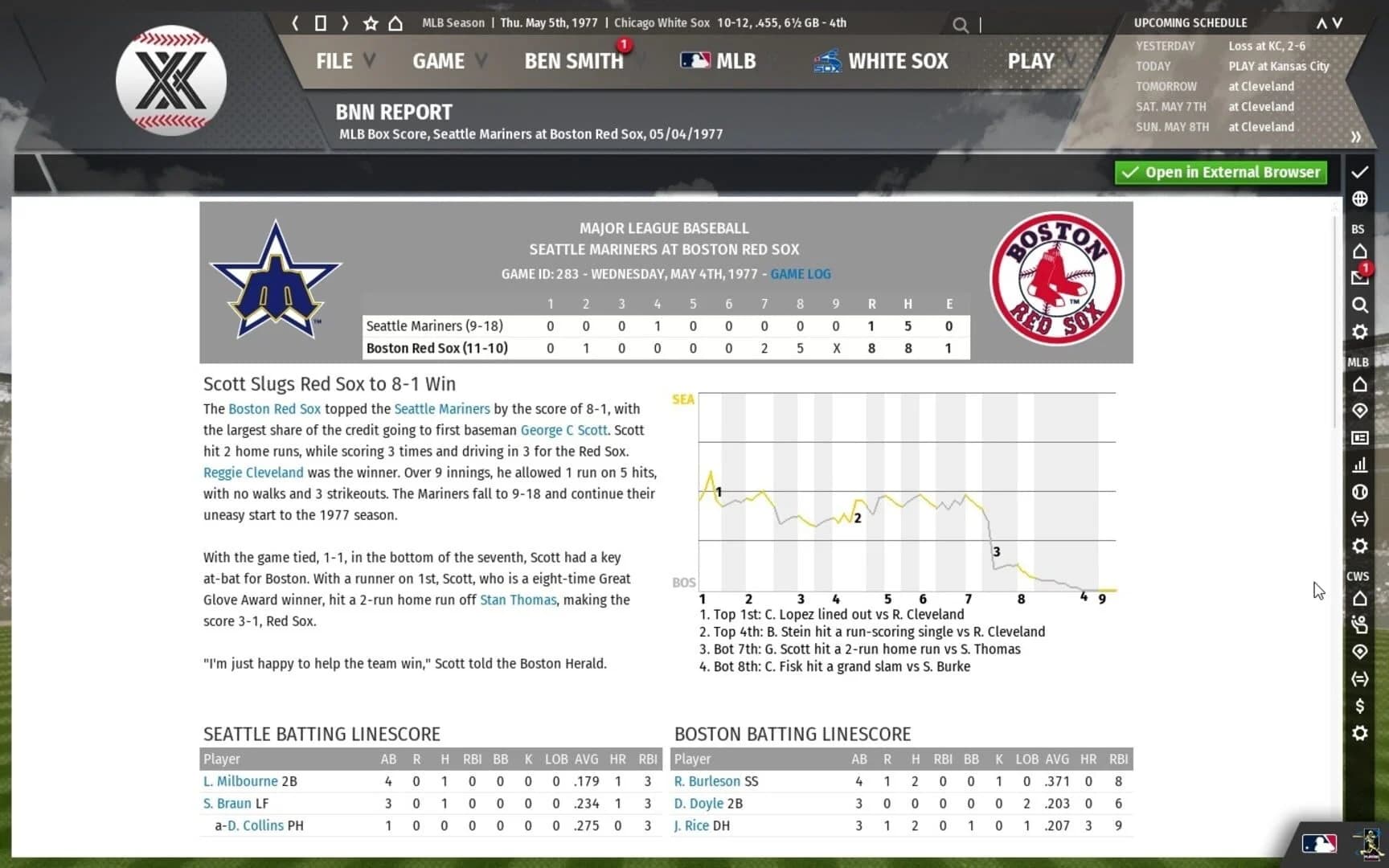Click the bookmark star in the top toolbar
This screenshot has height=868, width=1389.
pos(369,23)
